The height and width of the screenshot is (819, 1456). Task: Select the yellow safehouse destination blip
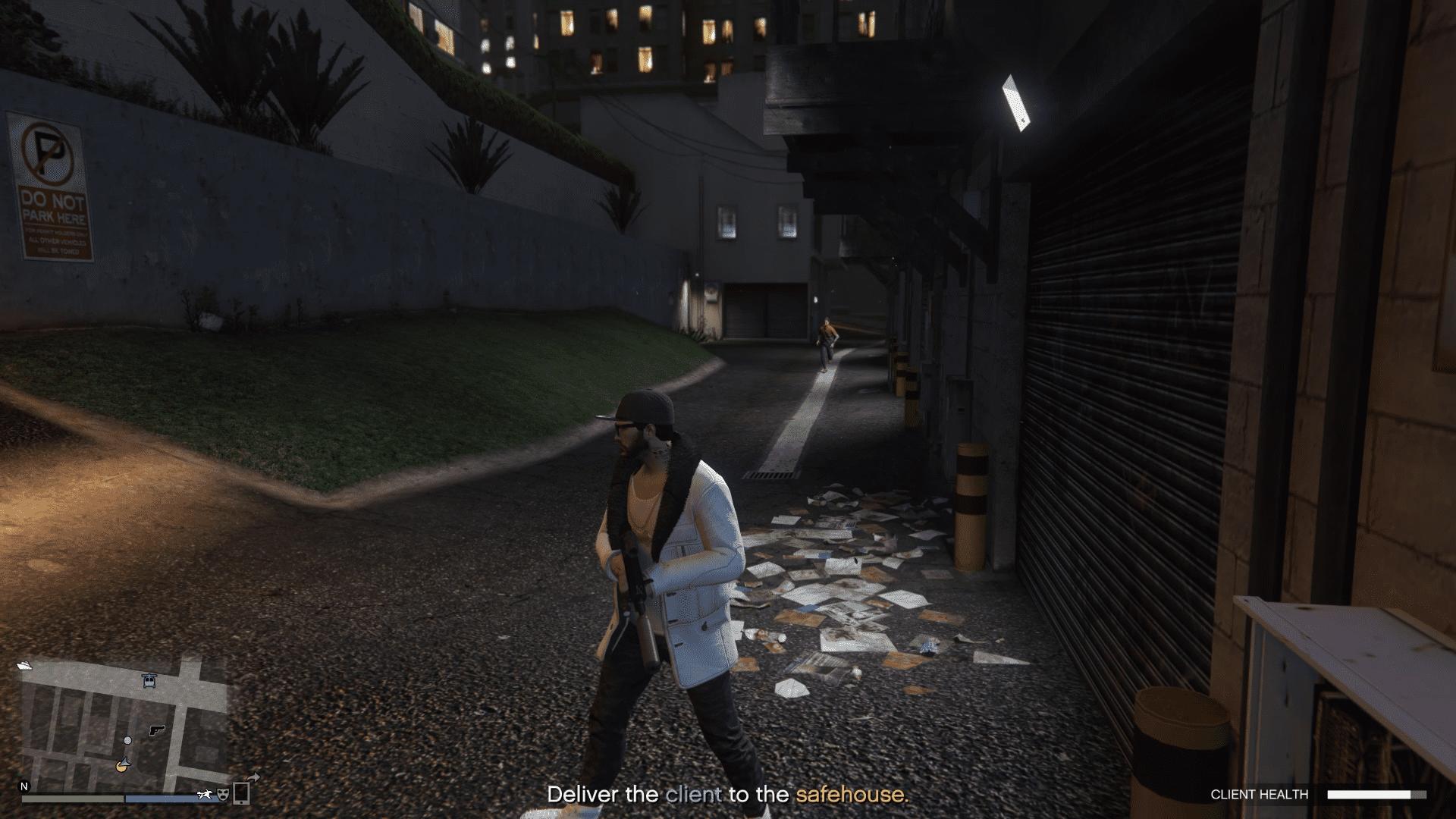click(121, 769)
